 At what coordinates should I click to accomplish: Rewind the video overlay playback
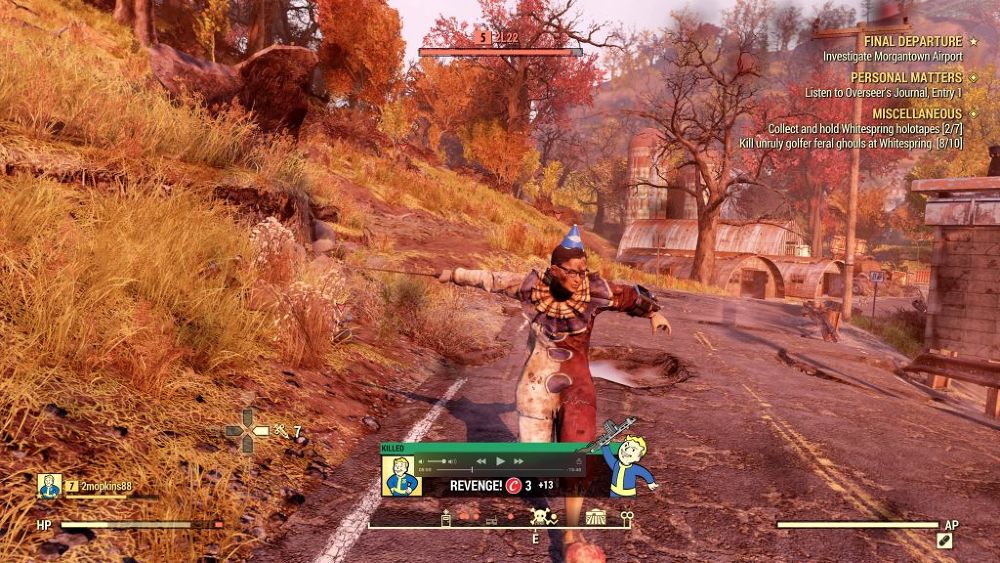pos(481,461)
